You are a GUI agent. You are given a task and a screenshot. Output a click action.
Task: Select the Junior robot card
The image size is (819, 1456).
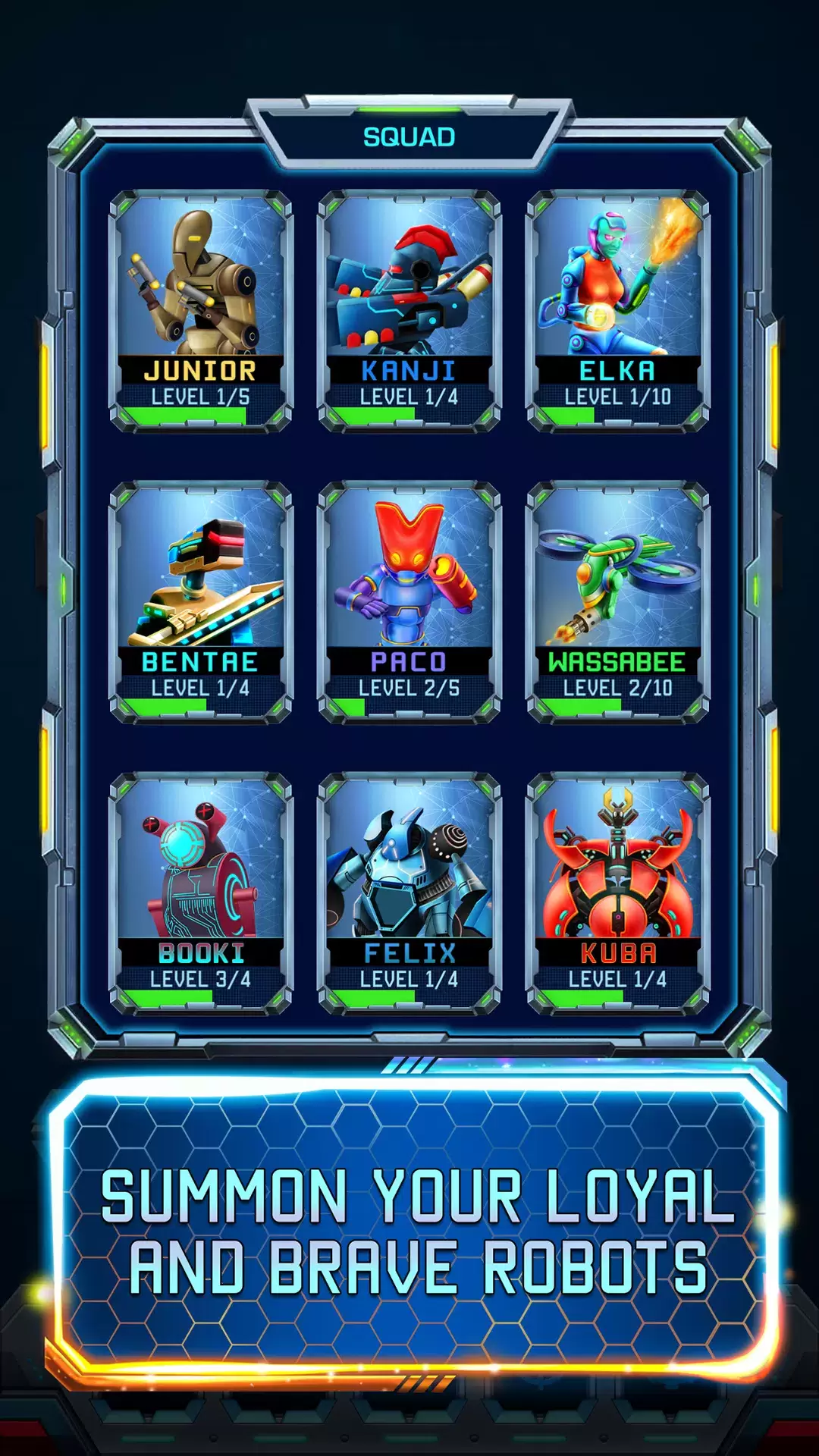[201, 311]
